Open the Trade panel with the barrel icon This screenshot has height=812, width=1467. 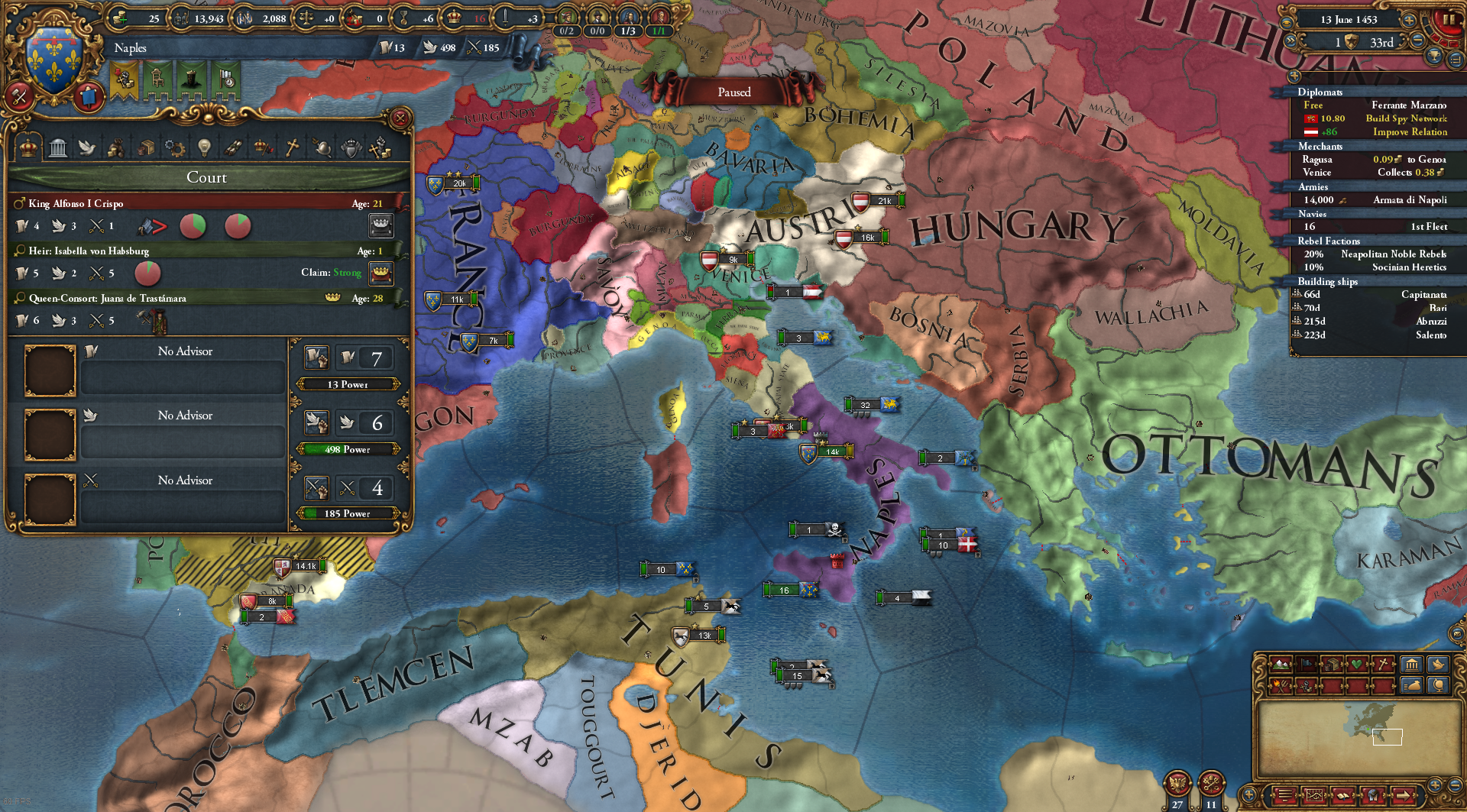coord(144,147)
